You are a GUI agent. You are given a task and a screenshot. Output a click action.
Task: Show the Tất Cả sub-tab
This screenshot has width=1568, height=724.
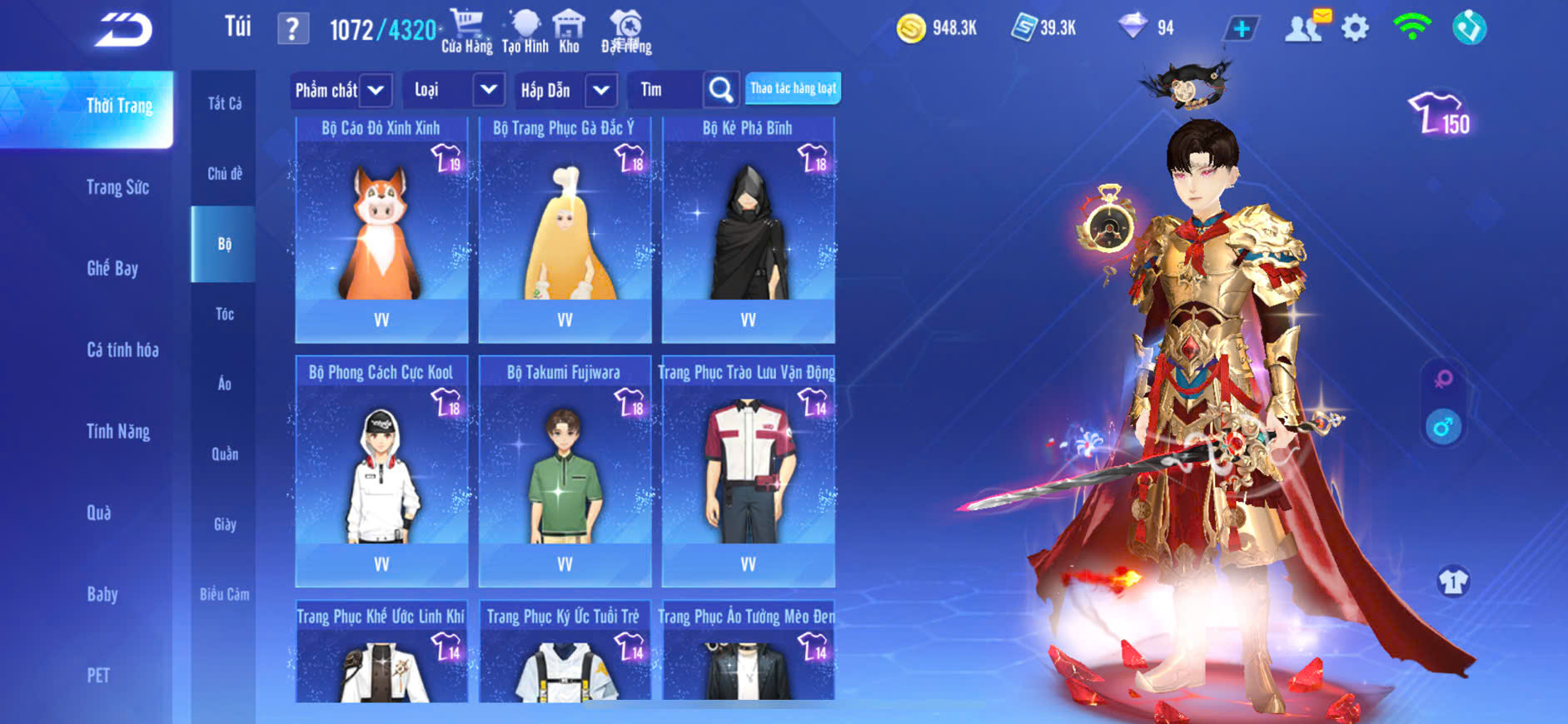point(224,103)
